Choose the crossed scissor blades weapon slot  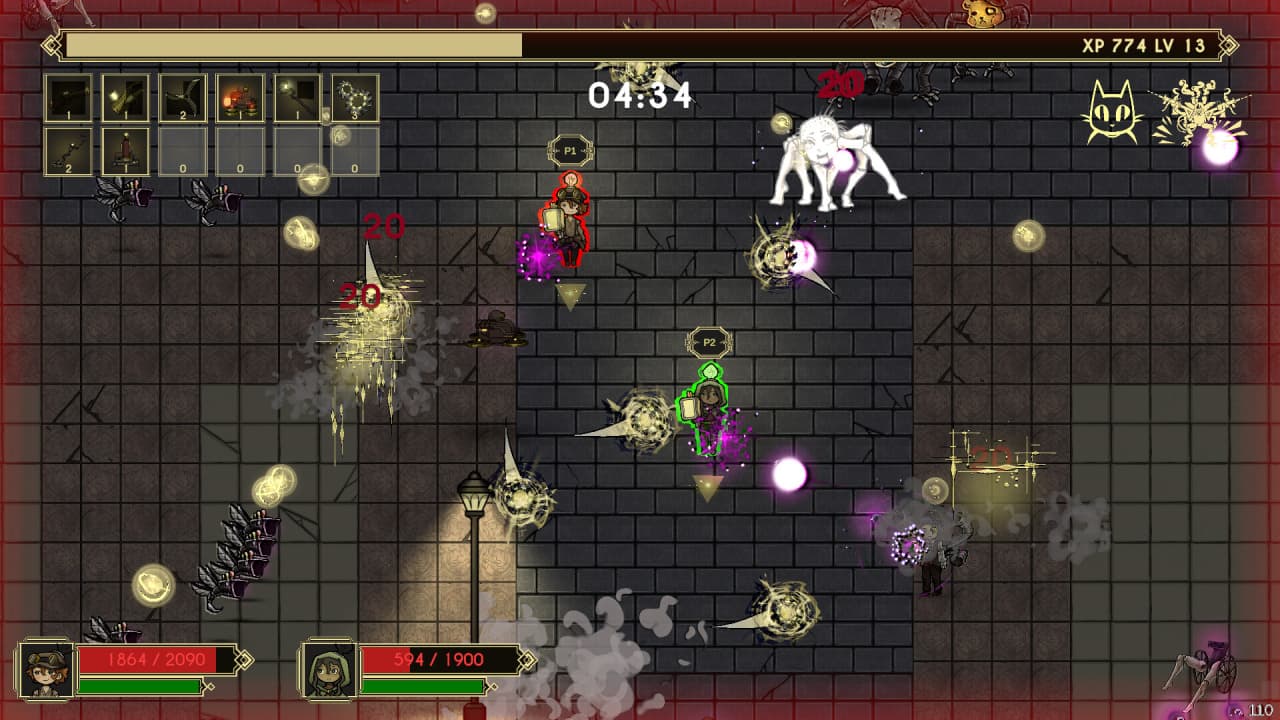tap(183, 98)
